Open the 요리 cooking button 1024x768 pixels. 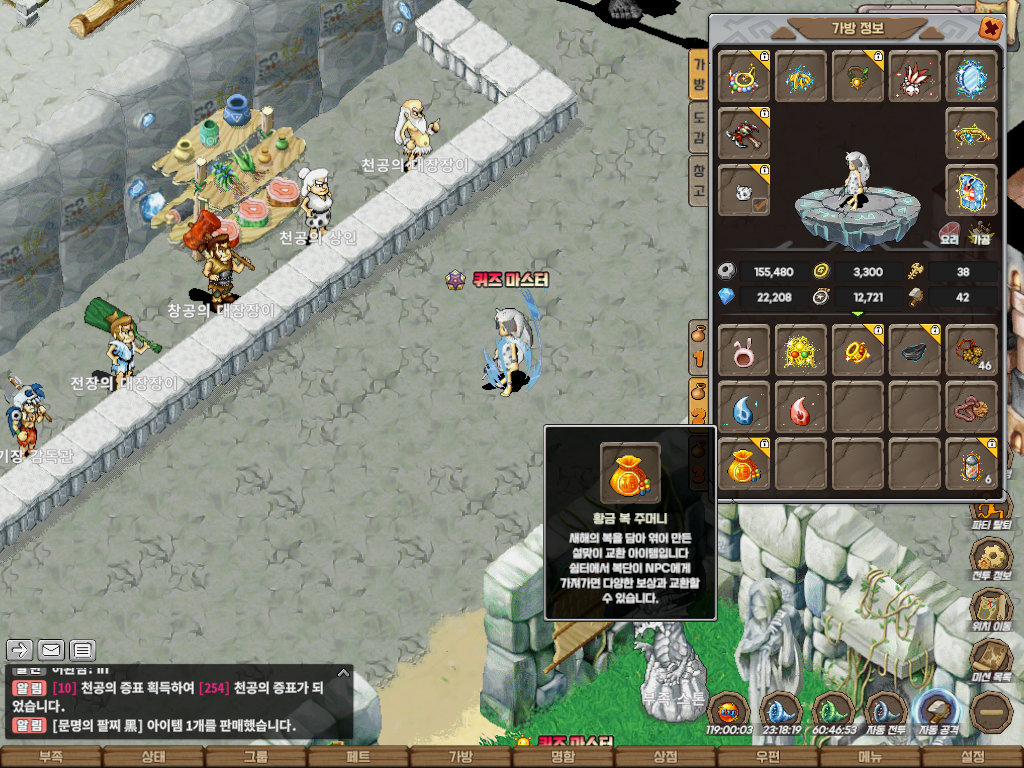coord(949,234)
